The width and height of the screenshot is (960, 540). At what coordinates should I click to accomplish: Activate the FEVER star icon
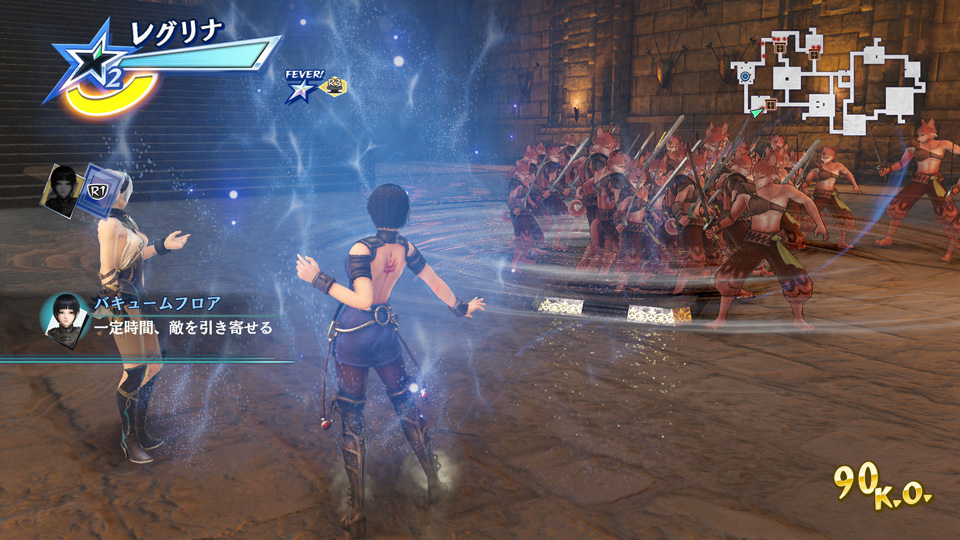pyautogui.click(x=300, y=90)
